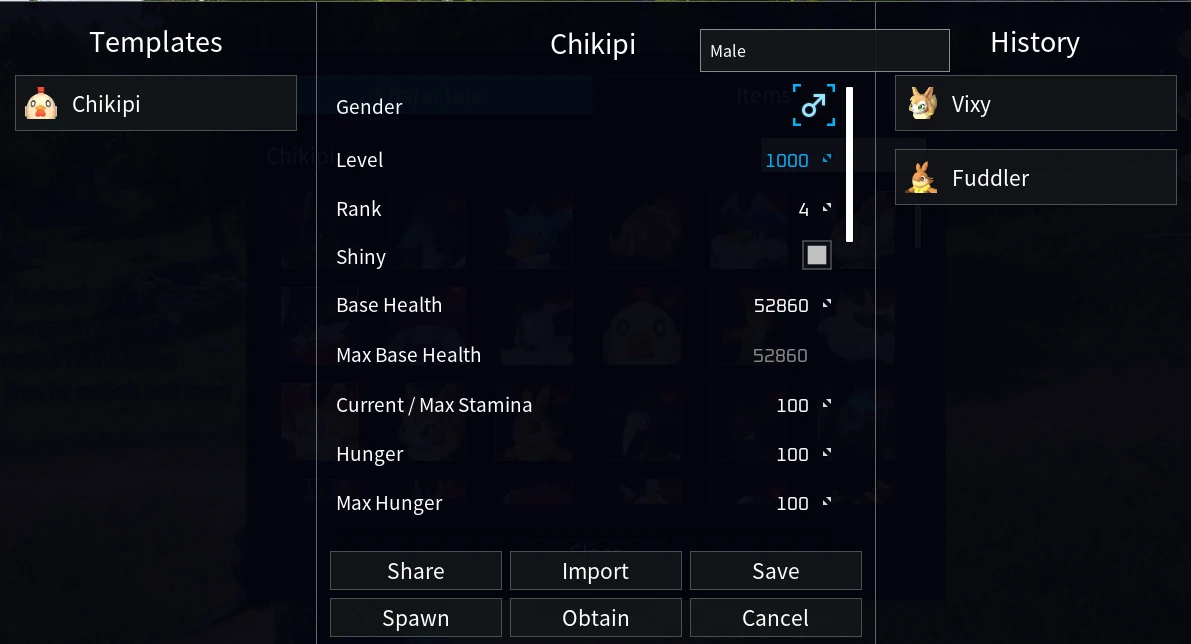1191x644 pixels.
Task: Choose Fuddler in the History panel
Action: [1035, 177]
